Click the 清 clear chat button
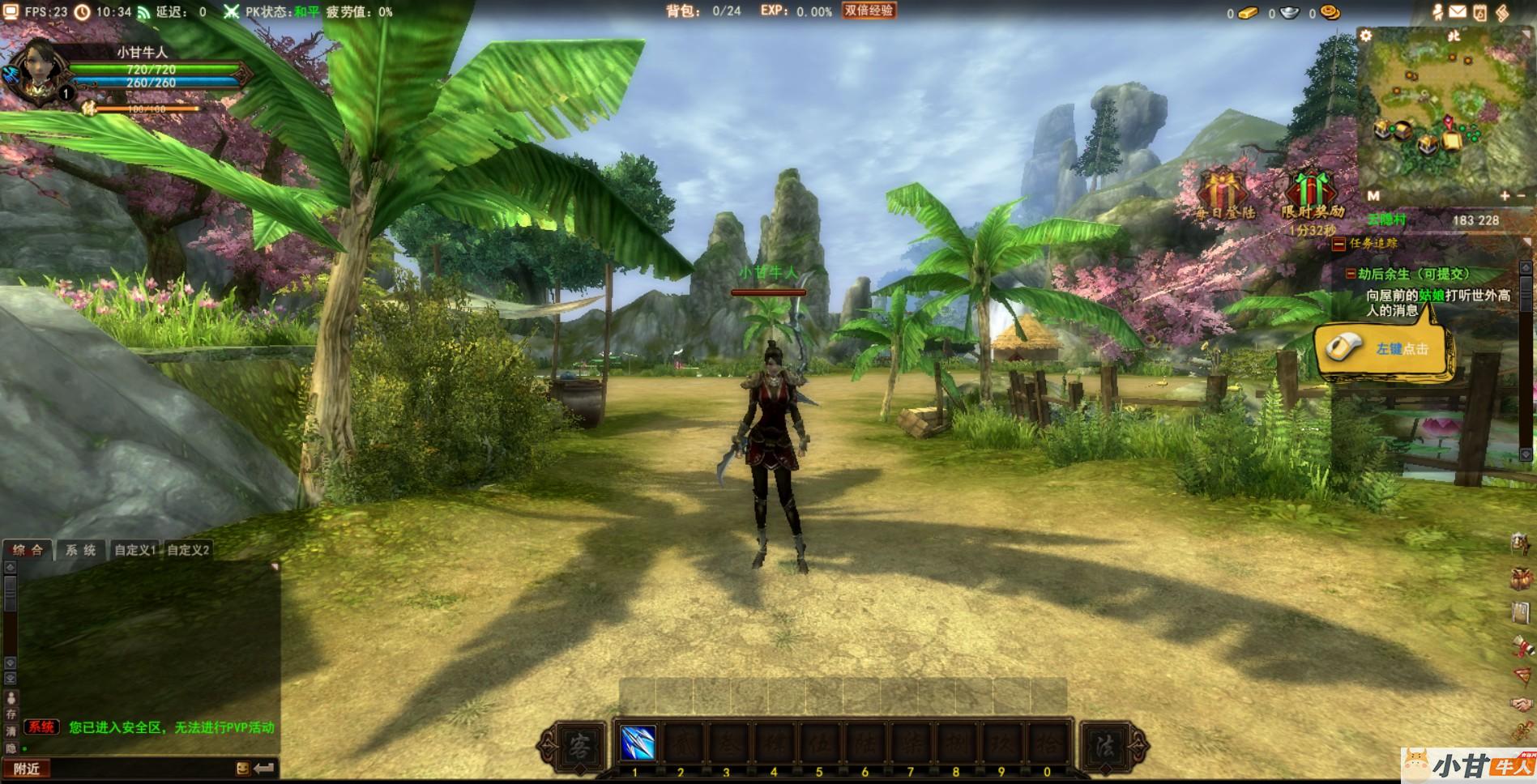 pyautogui.click(x=11, y=731)
